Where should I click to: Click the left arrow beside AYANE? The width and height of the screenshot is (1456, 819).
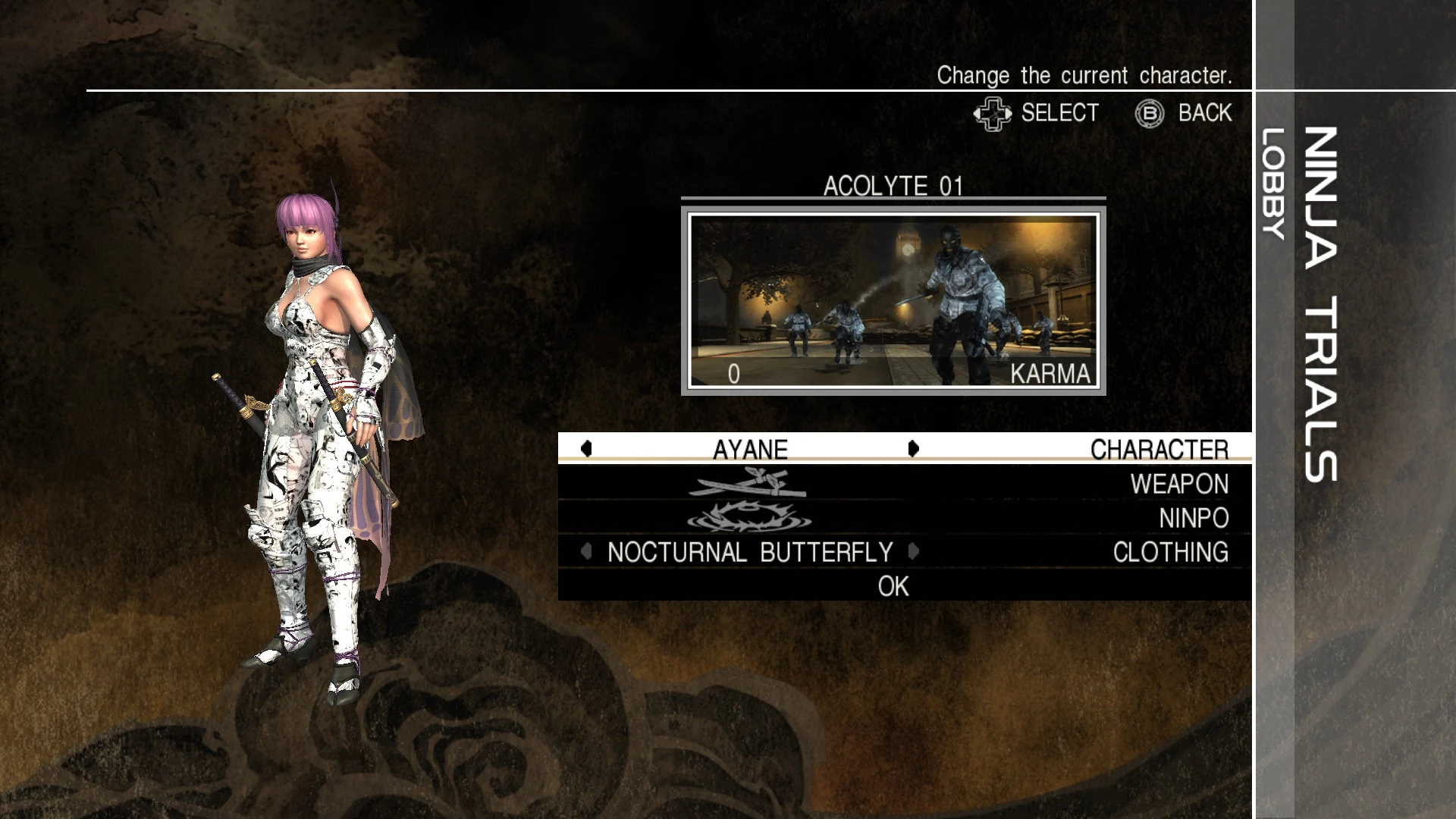click(585, 450)
